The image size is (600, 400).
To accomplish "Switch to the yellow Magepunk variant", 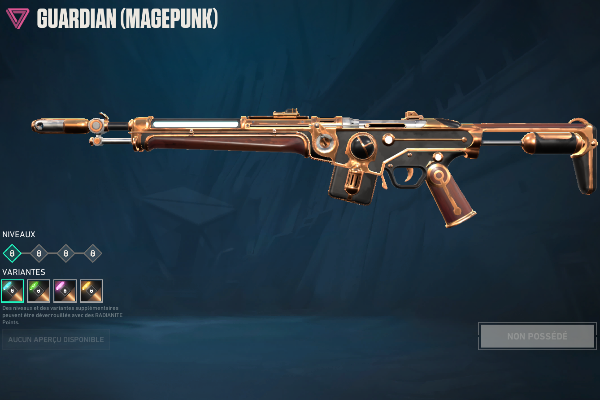I will coord(91,290).
